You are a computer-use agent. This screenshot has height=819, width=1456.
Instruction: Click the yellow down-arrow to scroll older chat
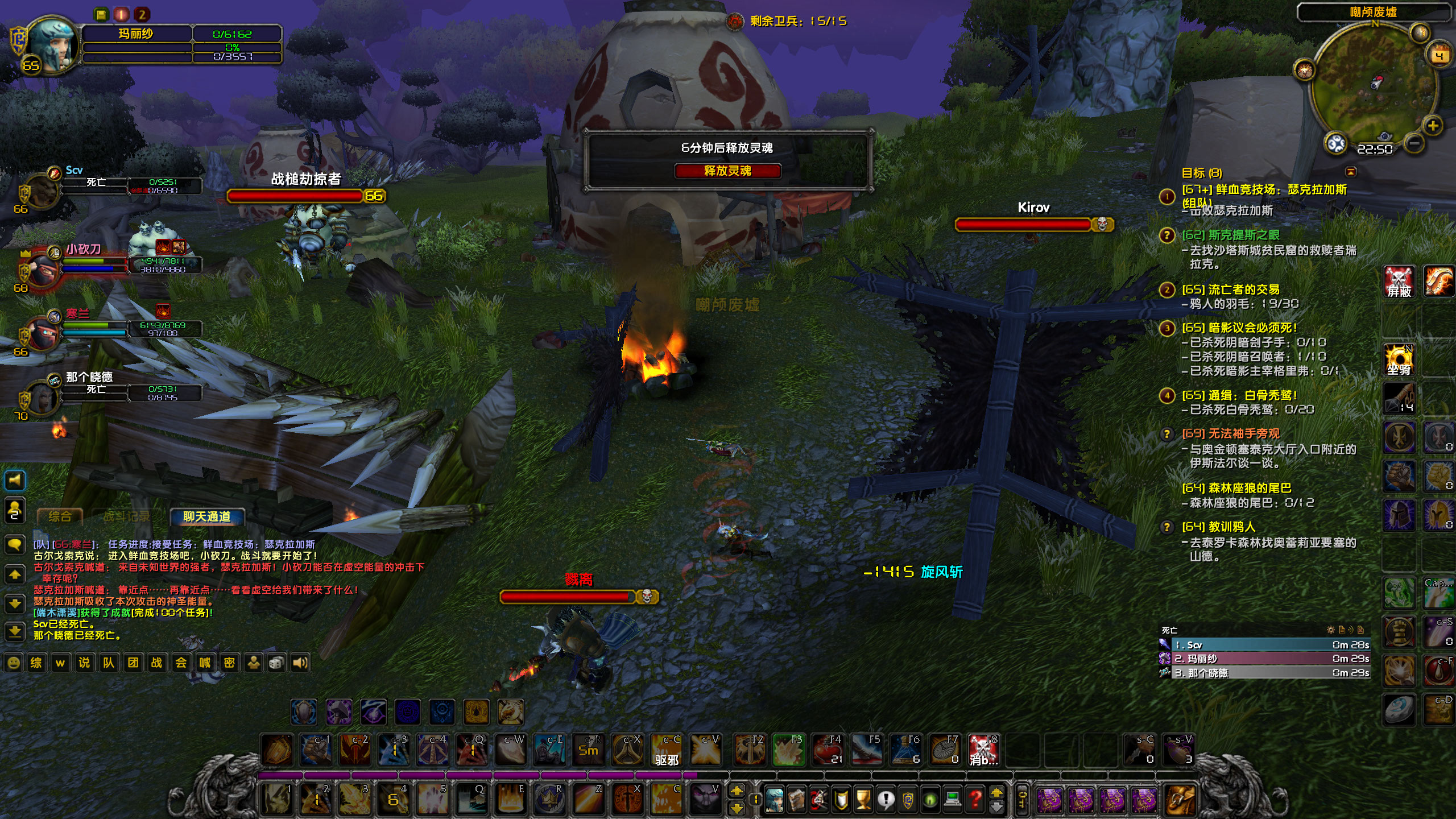tap(15, 603)
